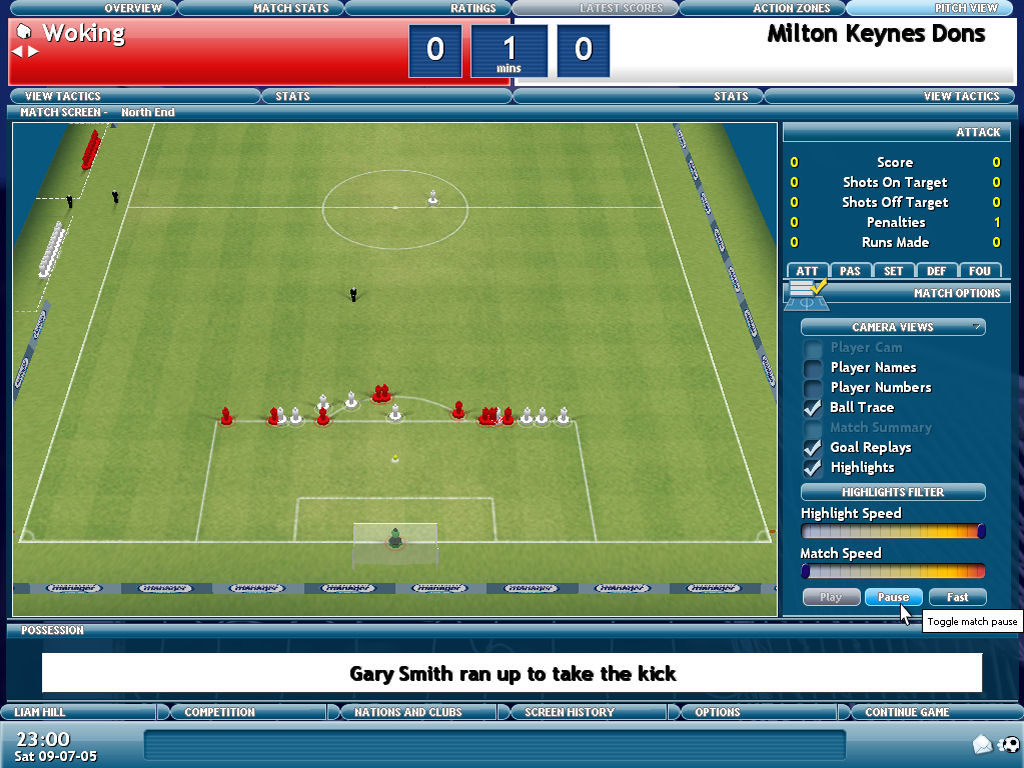Enable the Player Names checkbox
Screen dimensions: 1024x768
click(813, 368)
